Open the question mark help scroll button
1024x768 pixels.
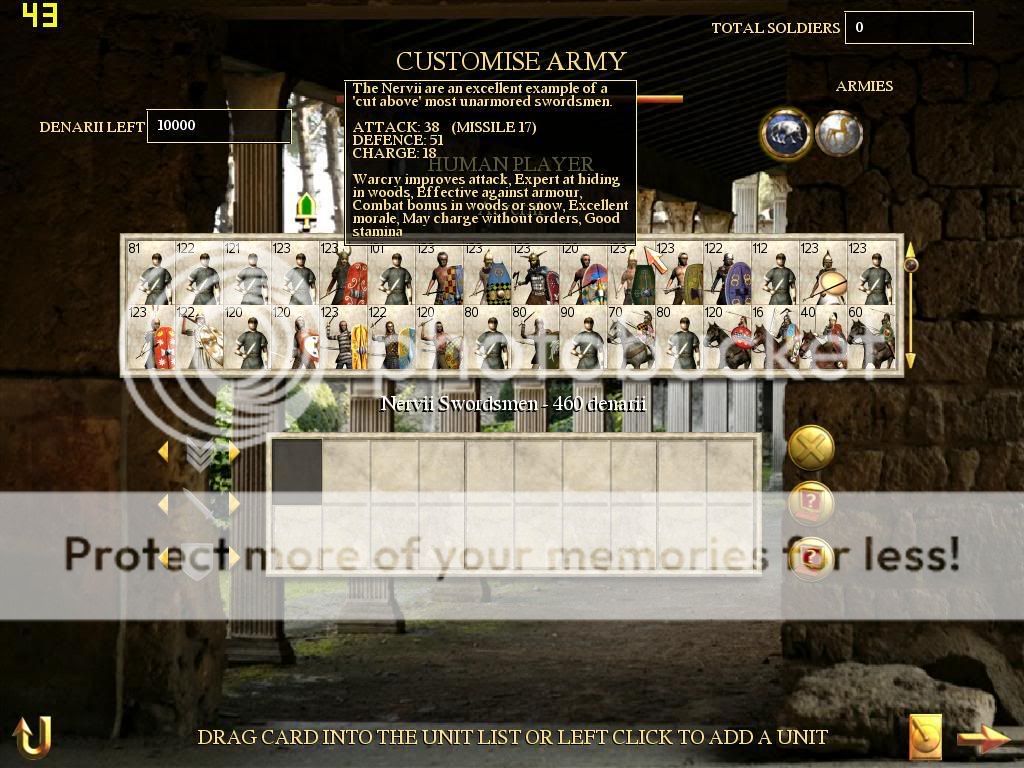click(811, 503)
